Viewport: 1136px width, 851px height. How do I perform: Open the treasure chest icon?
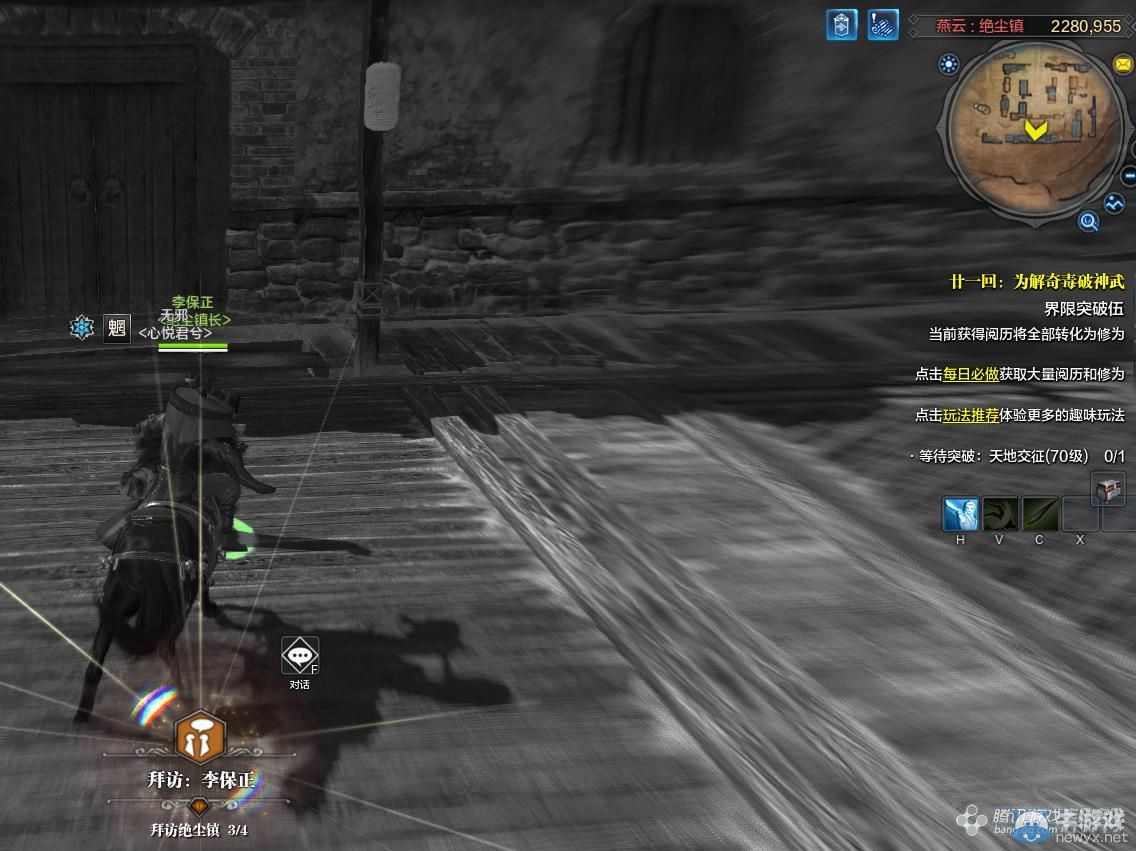[x=1108, y=489]
